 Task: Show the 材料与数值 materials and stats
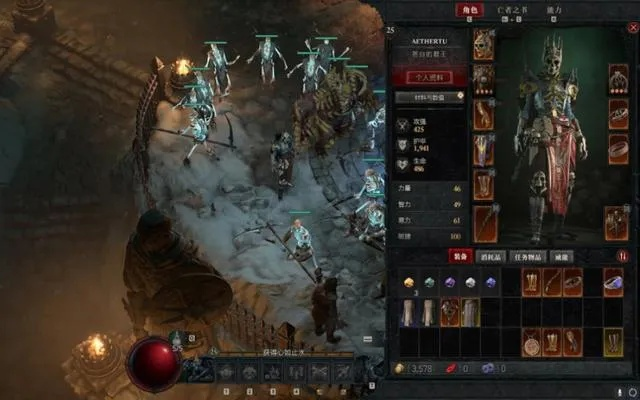click(x=431, y=98)
